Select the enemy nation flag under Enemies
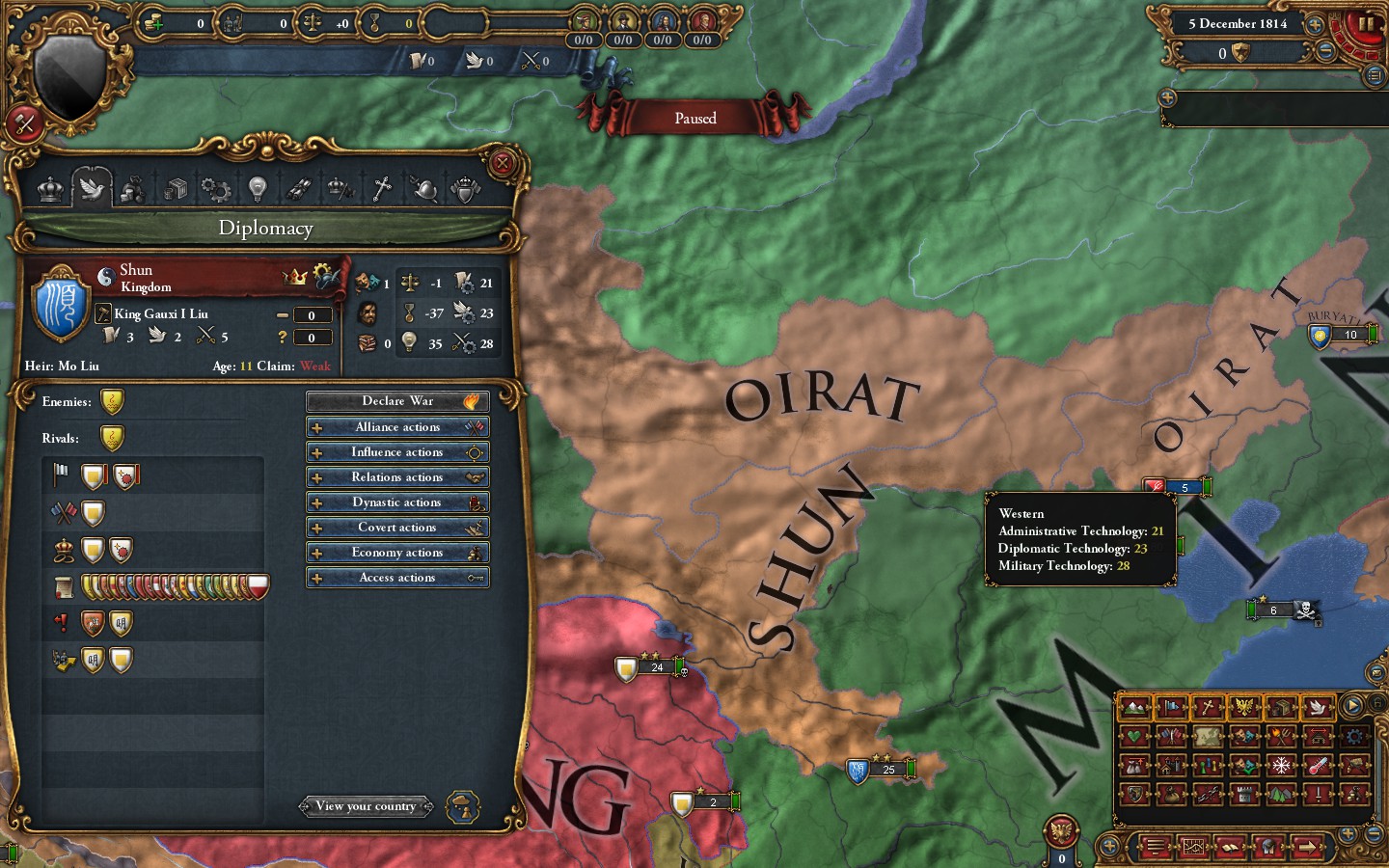This screenshot has width=1389, height=868. pos(114,402)
